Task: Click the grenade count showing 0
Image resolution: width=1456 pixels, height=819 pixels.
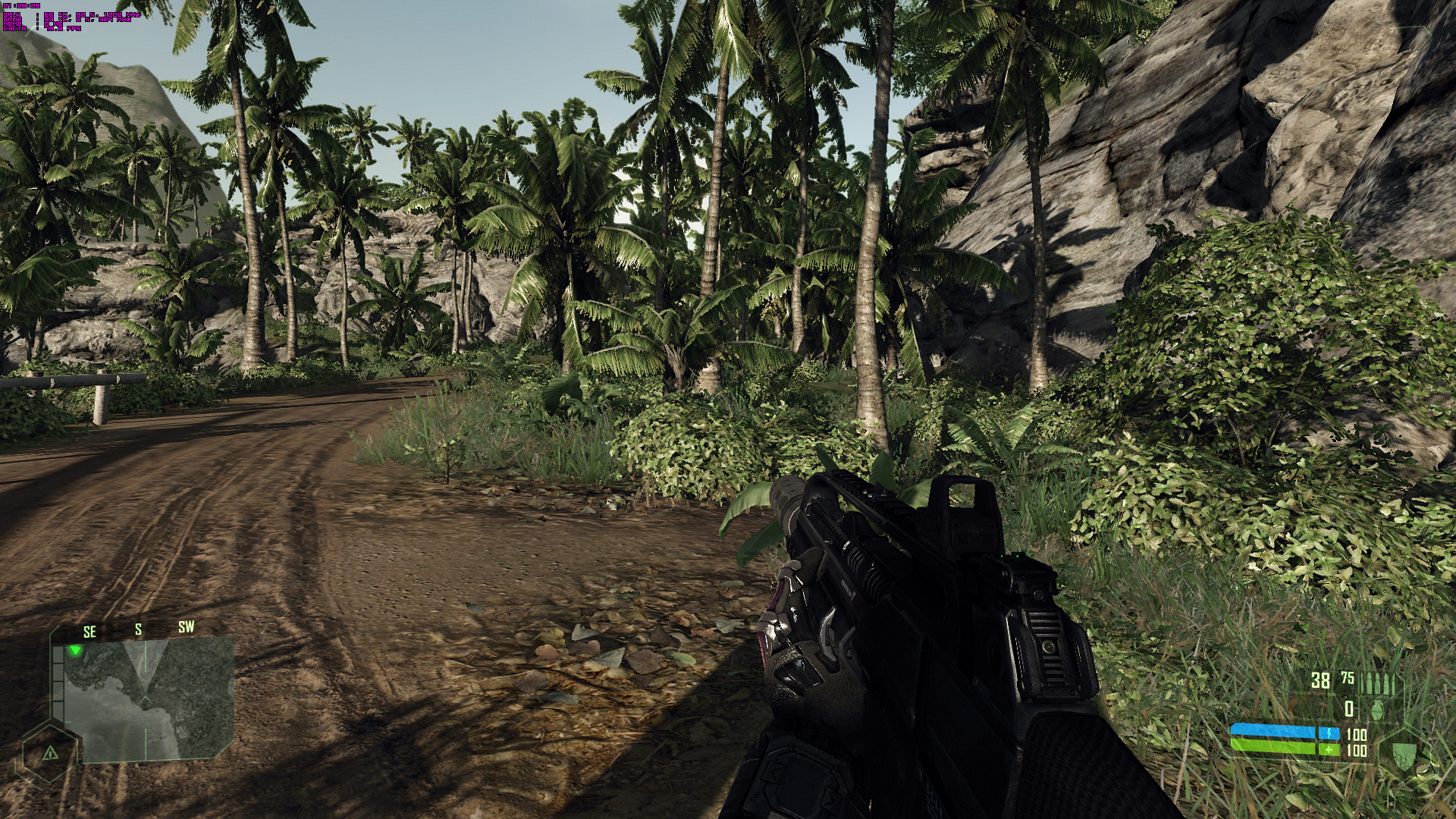Action: (x=1348, y=709)
